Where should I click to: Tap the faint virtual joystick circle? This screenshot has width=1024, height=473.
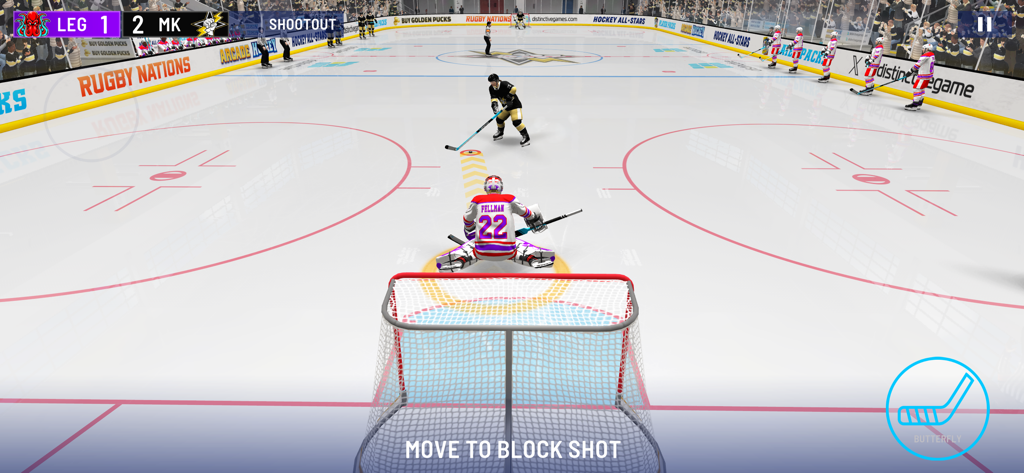point(91,113)
